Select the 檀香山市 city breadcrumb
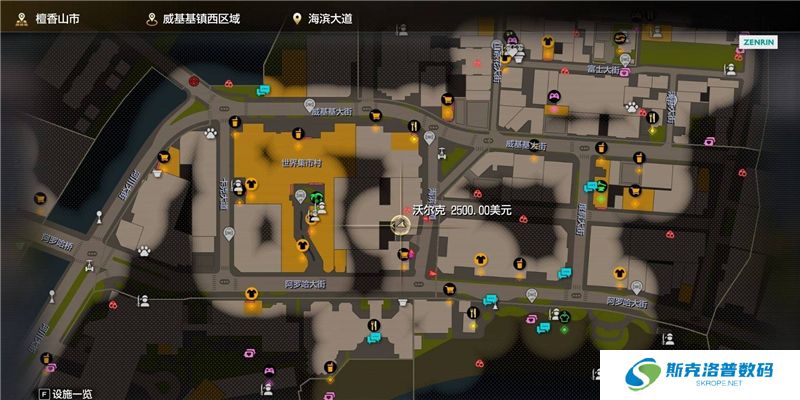This screenshot has width=800, height=400. tap(46, 19)
